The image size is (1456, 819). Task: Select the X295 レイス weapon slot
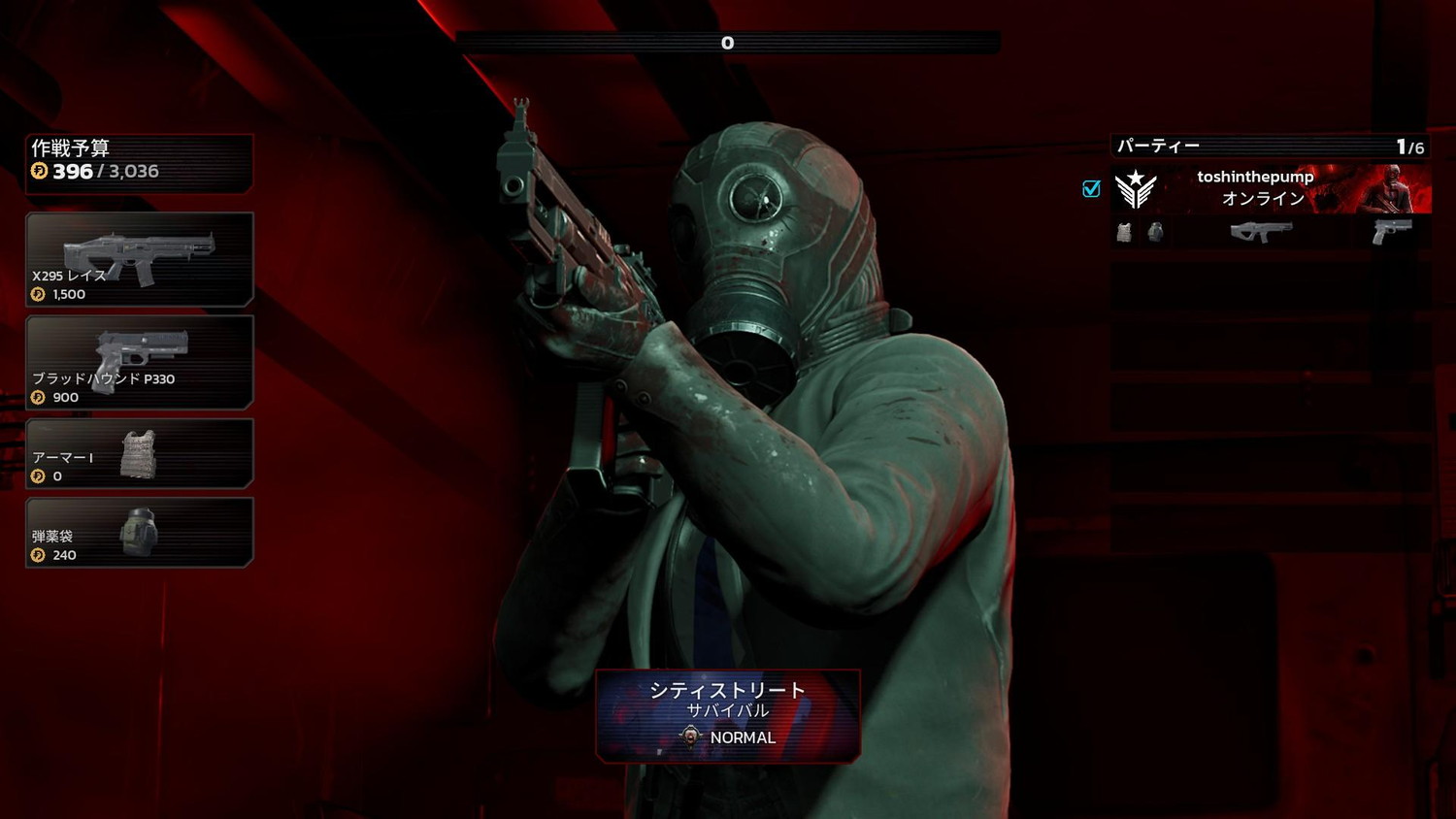(x=139, y=260)
